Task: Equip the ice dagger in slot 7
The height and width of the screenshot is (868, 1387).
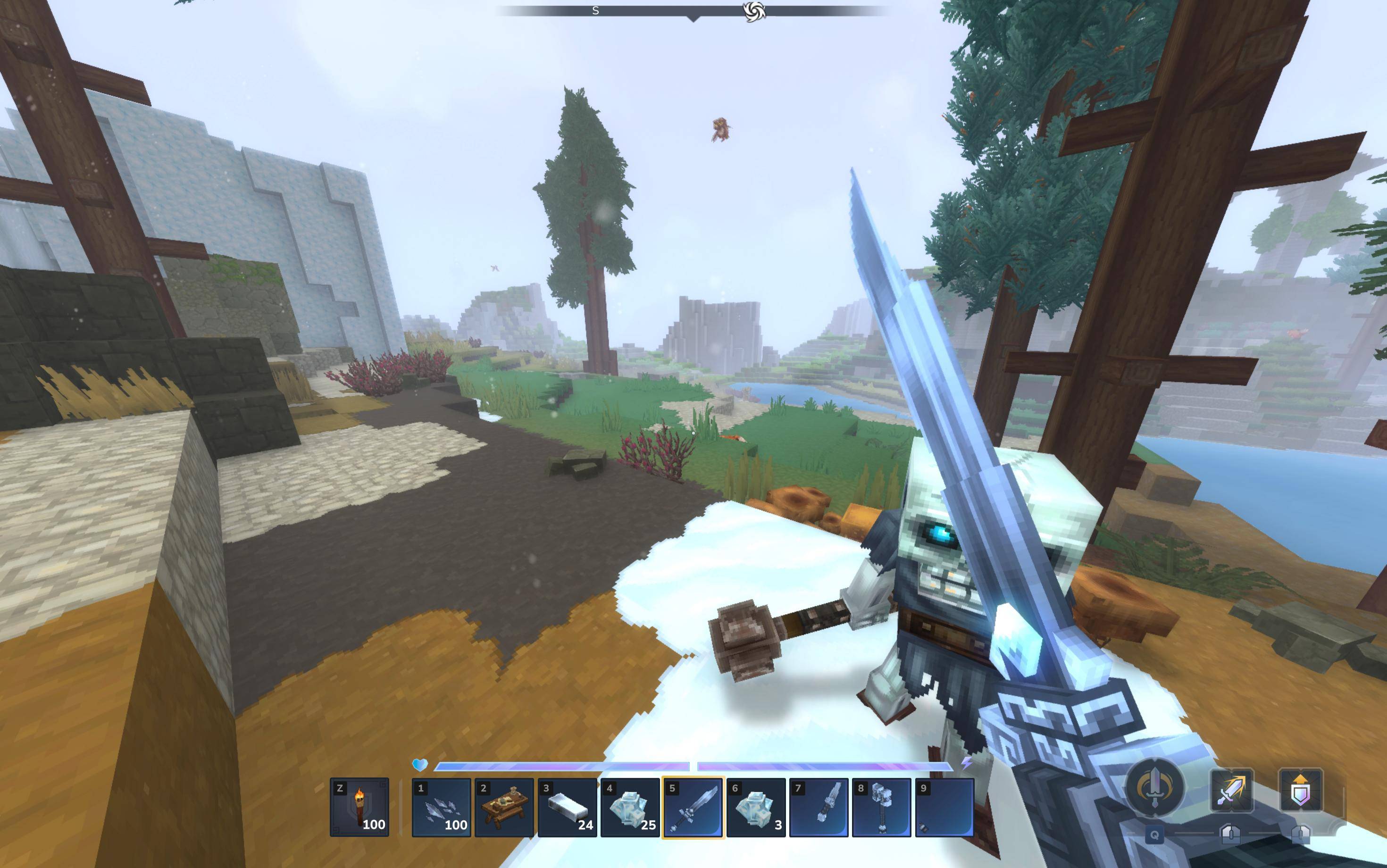Action: pos(819,807)
